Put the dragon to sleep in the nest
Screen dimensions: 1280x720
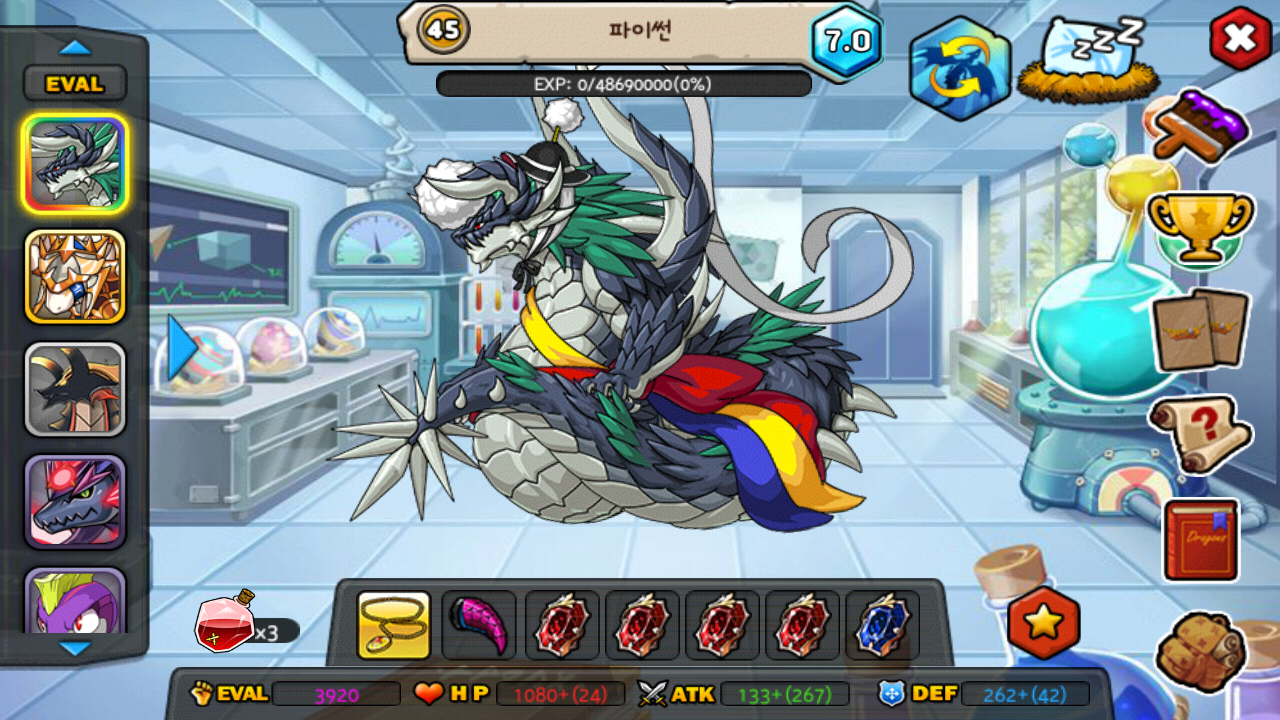point(1090,60)
